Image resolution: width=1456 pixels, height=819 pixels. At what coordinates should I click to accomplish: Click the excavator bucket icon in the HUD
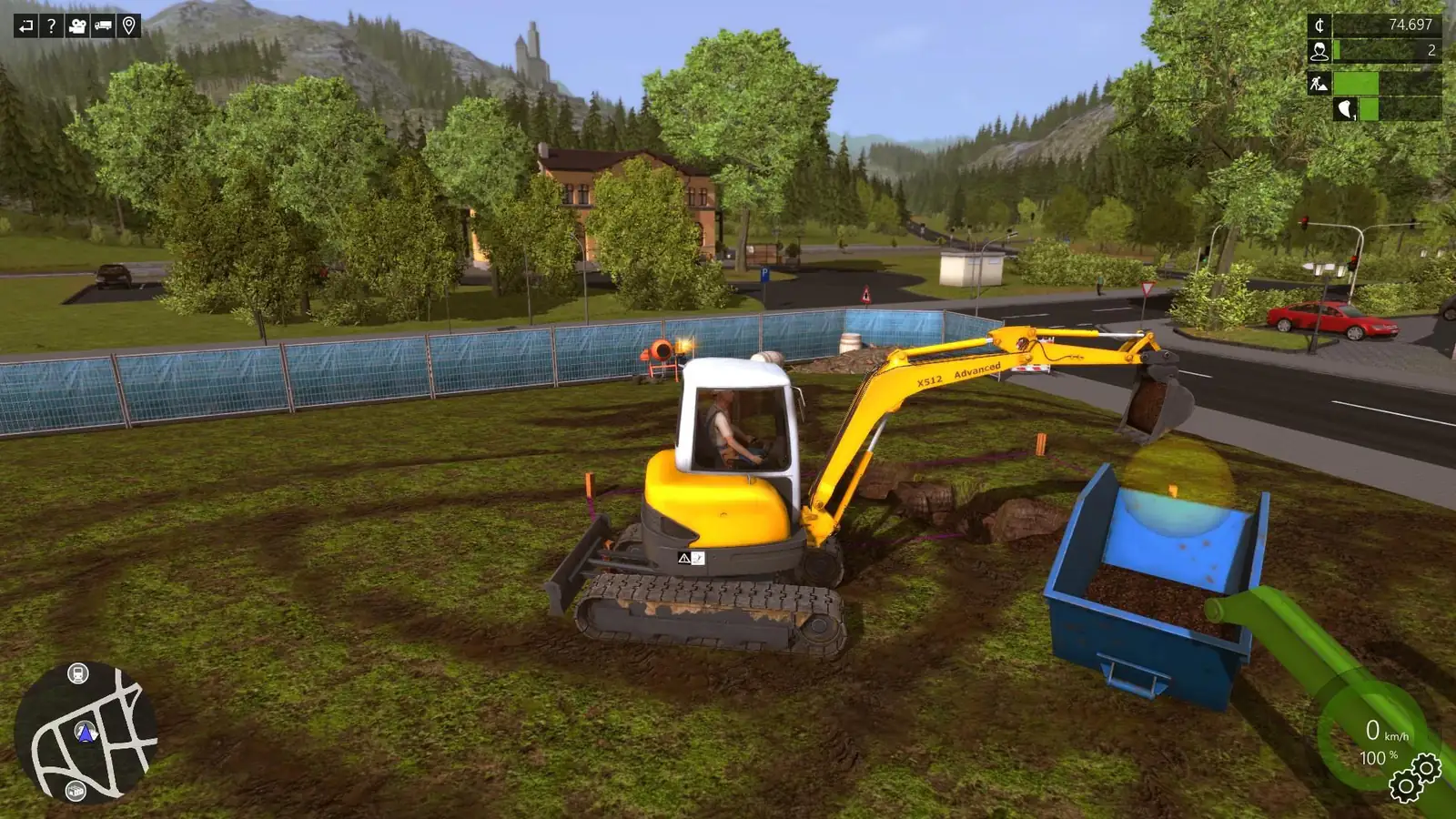[x=1344, y=109]
